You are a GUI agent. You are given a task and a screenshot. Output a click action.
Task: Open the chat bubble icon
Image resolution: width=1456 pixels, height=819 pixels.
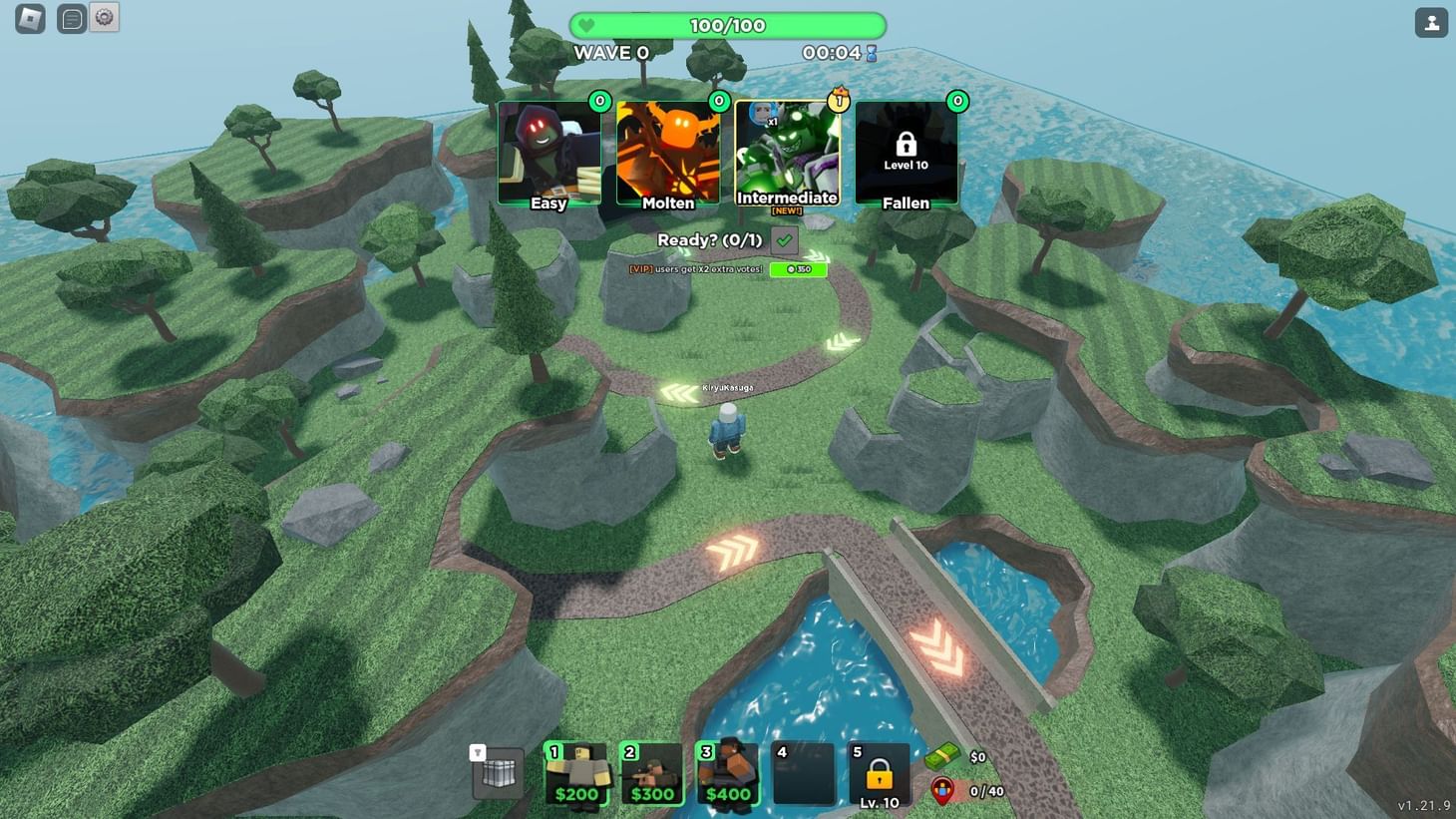click(70, 18)
